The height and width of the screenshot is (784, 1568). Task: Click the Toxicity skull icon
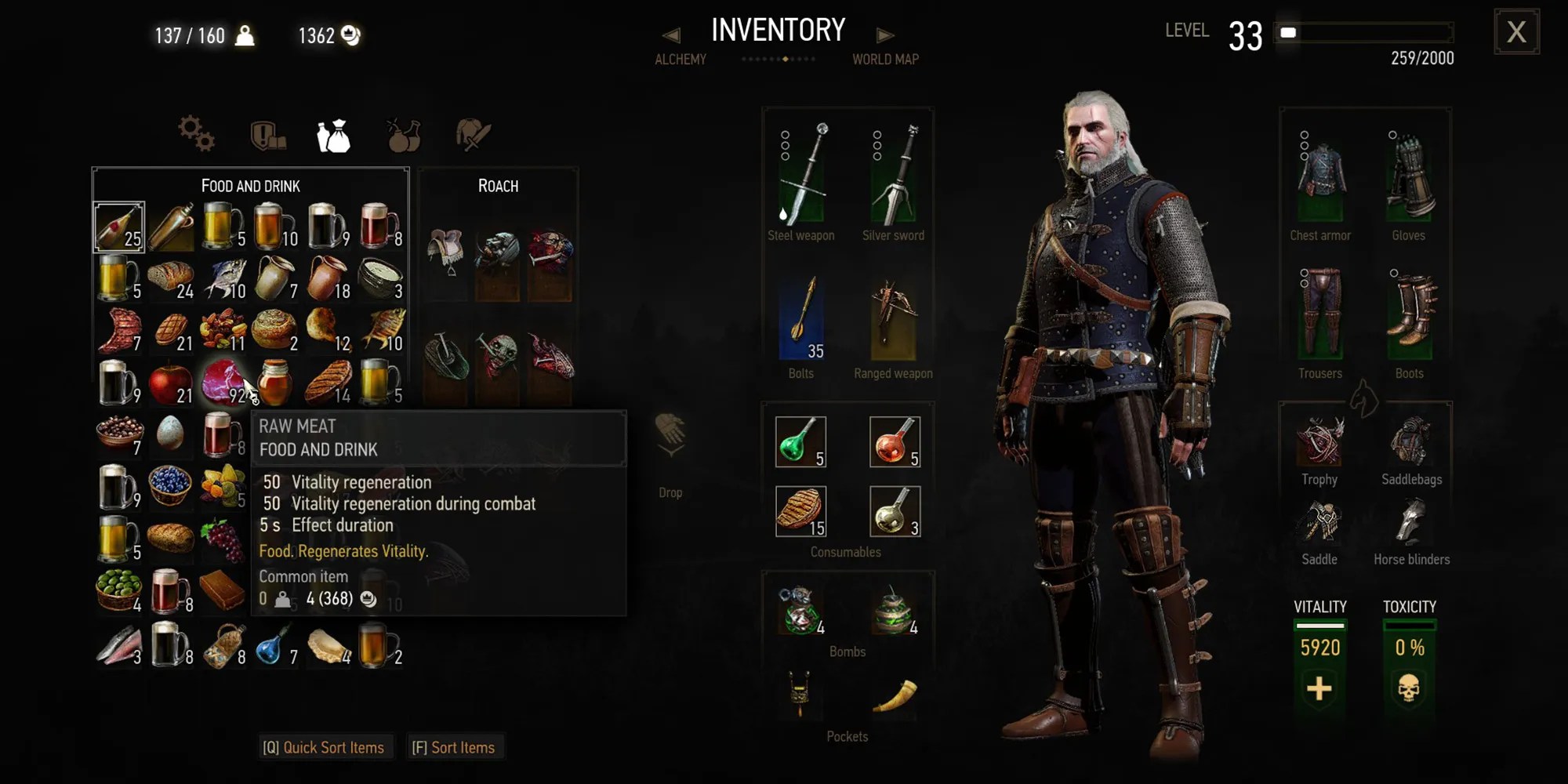click(x=1410, y=688)
